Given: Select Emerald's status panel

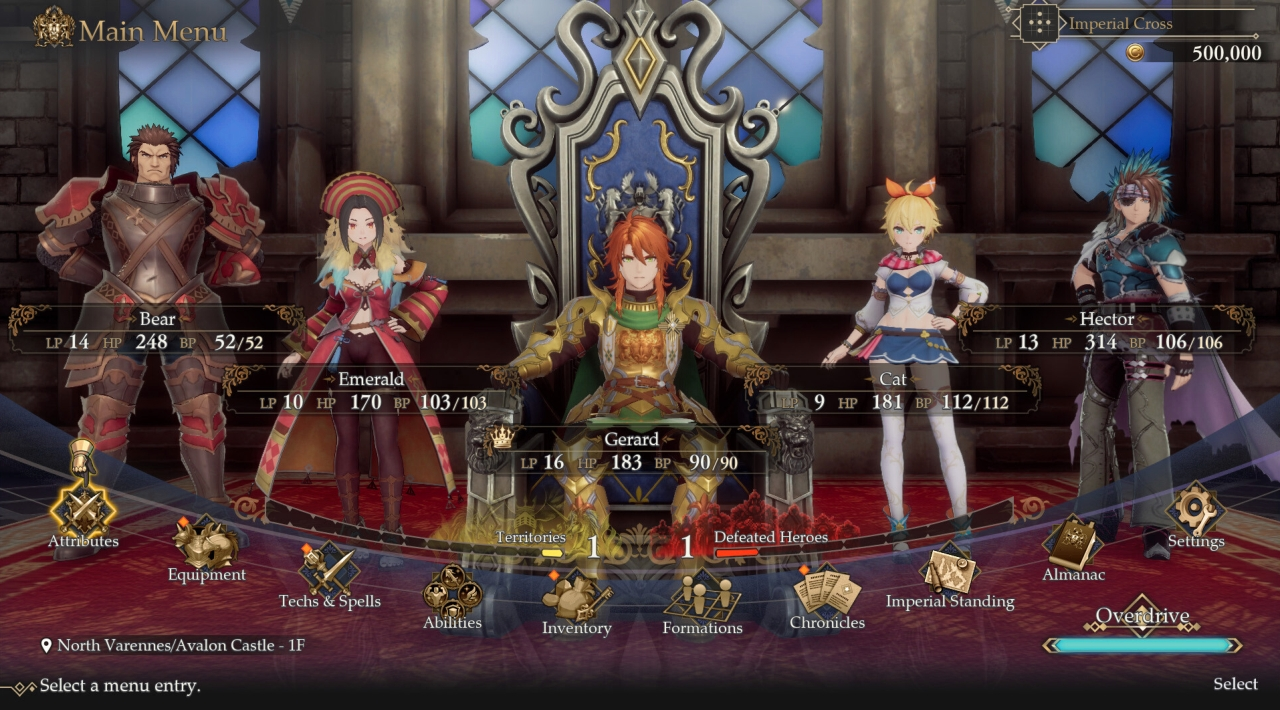Looking at the screenshot, I should point(371,392).
